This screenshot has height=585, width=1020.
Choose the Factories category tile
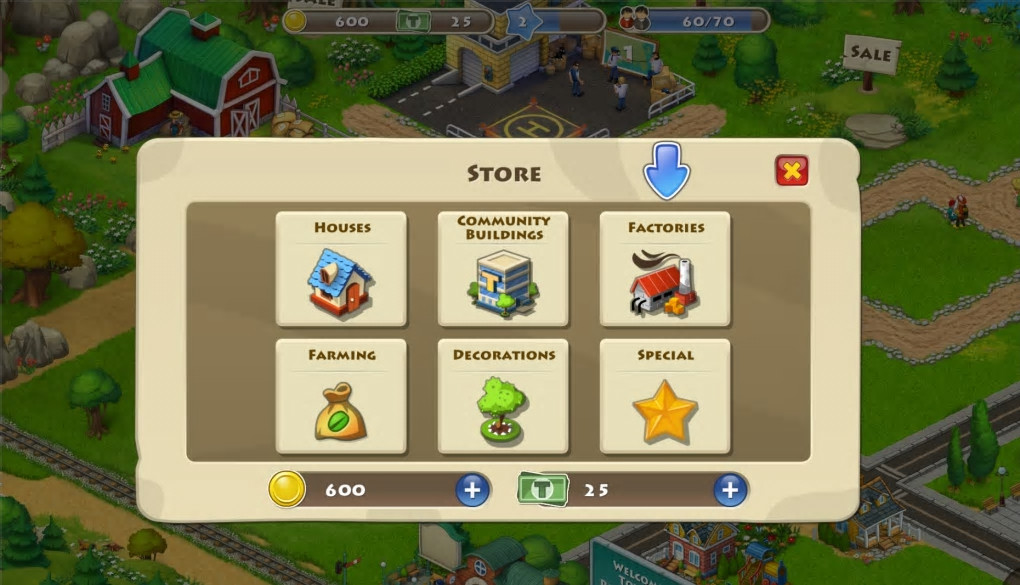click(665, 269)
